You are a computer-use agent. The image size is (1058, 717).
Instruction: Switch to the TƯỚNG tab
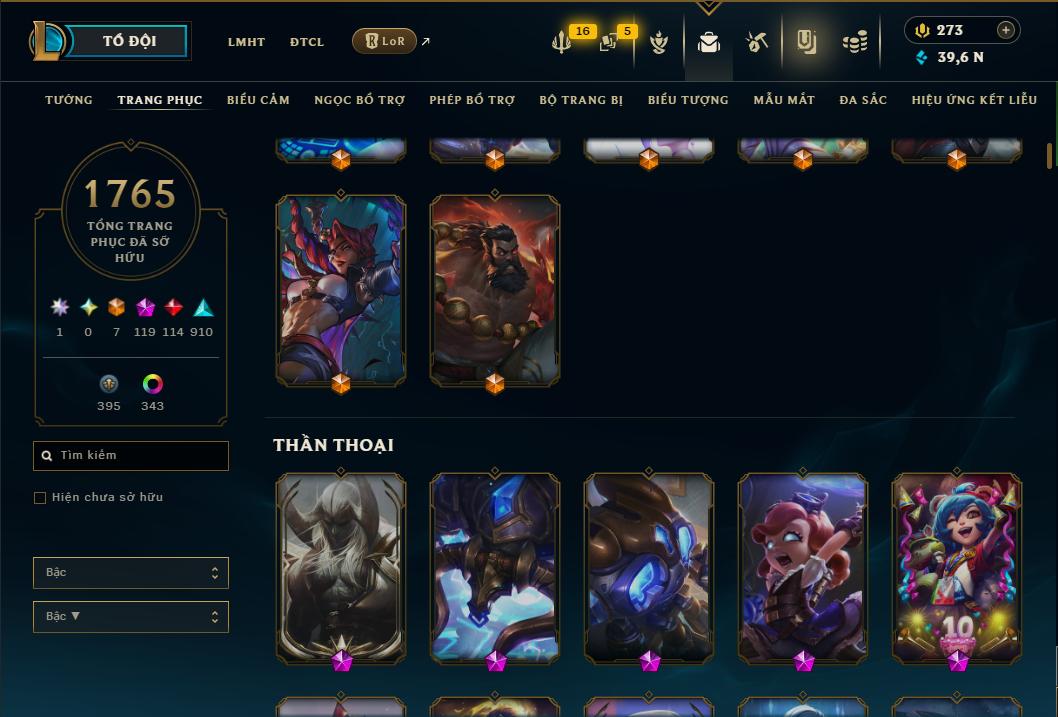pos(69,100)
